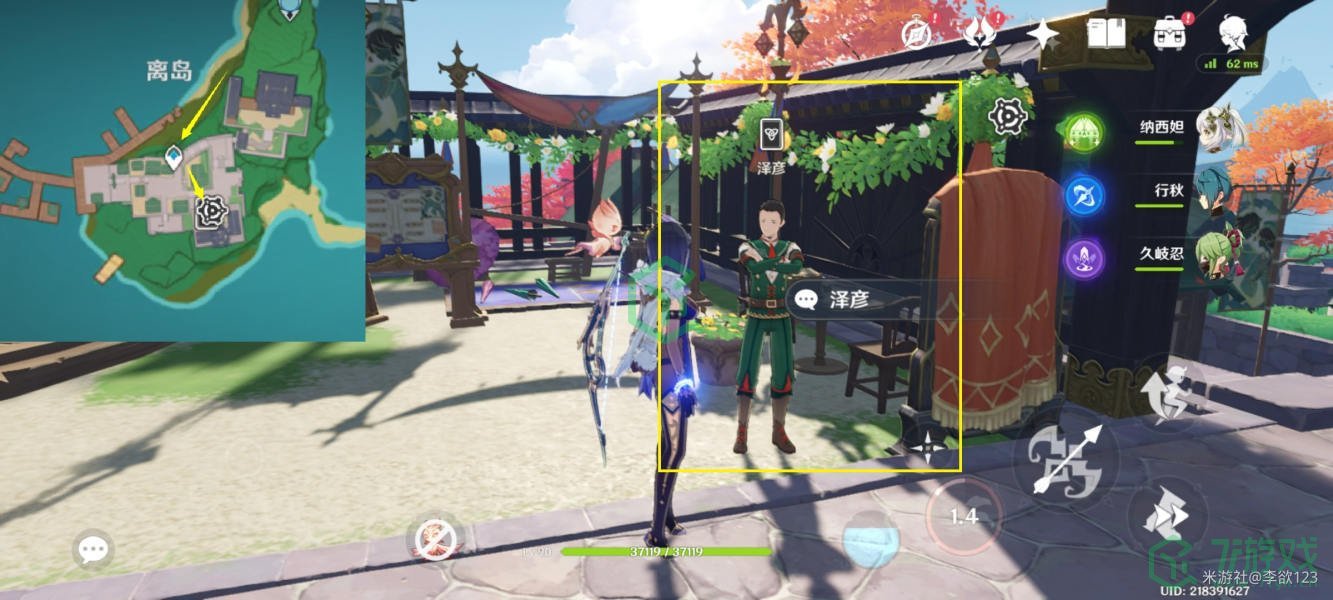1333x600 pixels.
Task: Open the chat speech-bubble button
Action: coord(93,549)
